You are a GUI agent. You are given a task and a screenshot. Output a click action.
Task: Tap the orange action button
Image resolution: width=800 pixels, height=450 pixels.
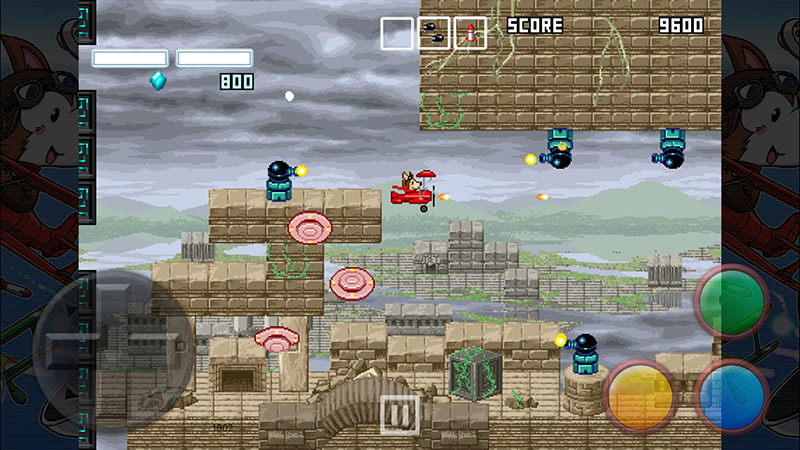pyautogui.click(x=642, y=394)
